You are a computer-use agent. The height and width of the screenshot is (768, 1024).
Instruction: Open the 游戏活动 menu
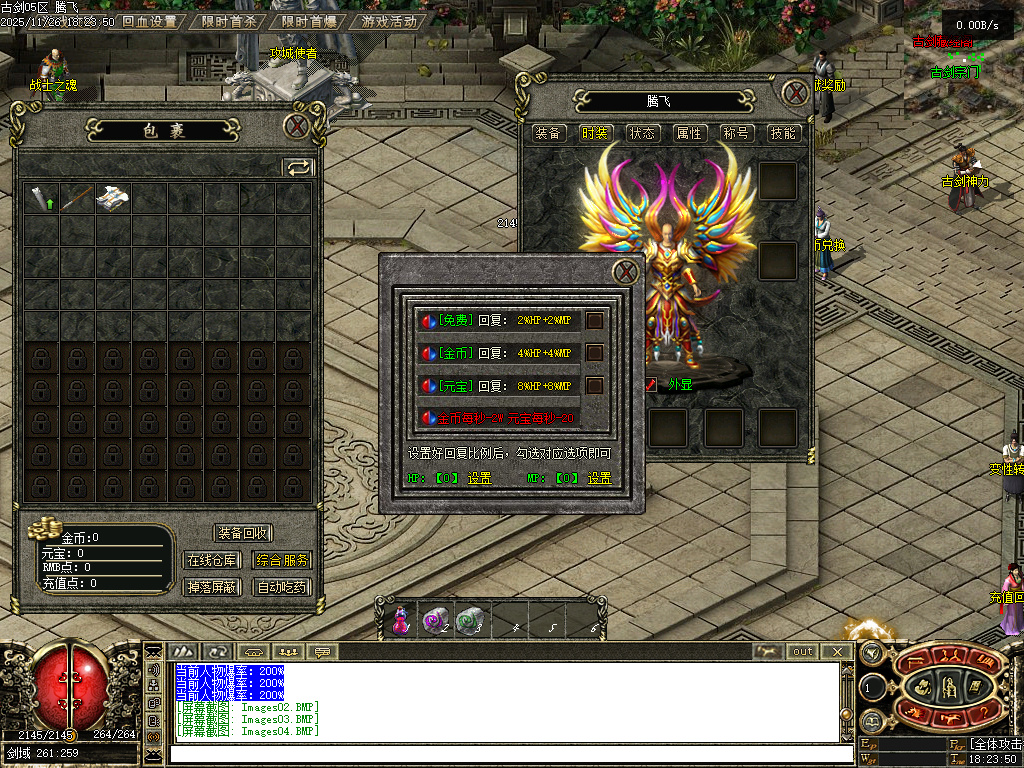pyautogui.click(x=389, y=21)
